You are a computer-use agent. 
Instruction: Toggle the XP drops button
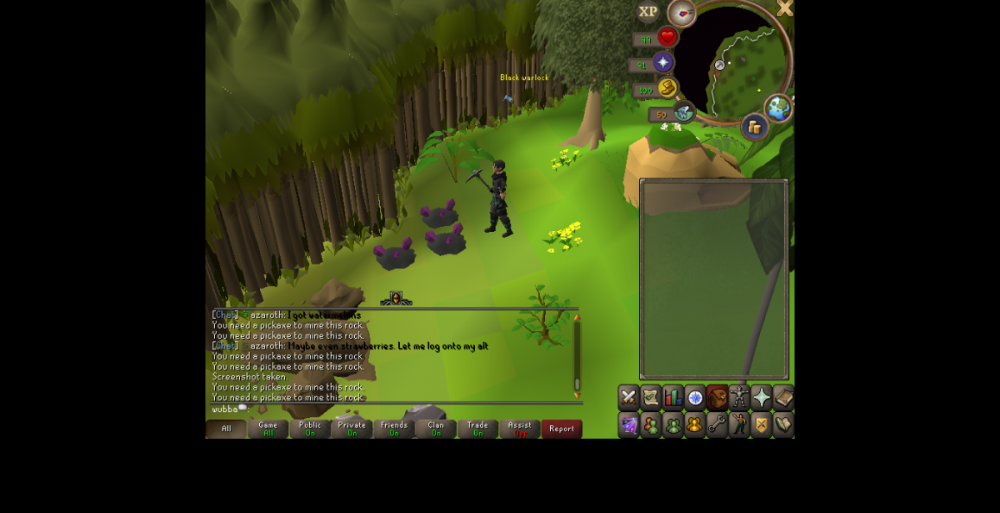[648, 12]
